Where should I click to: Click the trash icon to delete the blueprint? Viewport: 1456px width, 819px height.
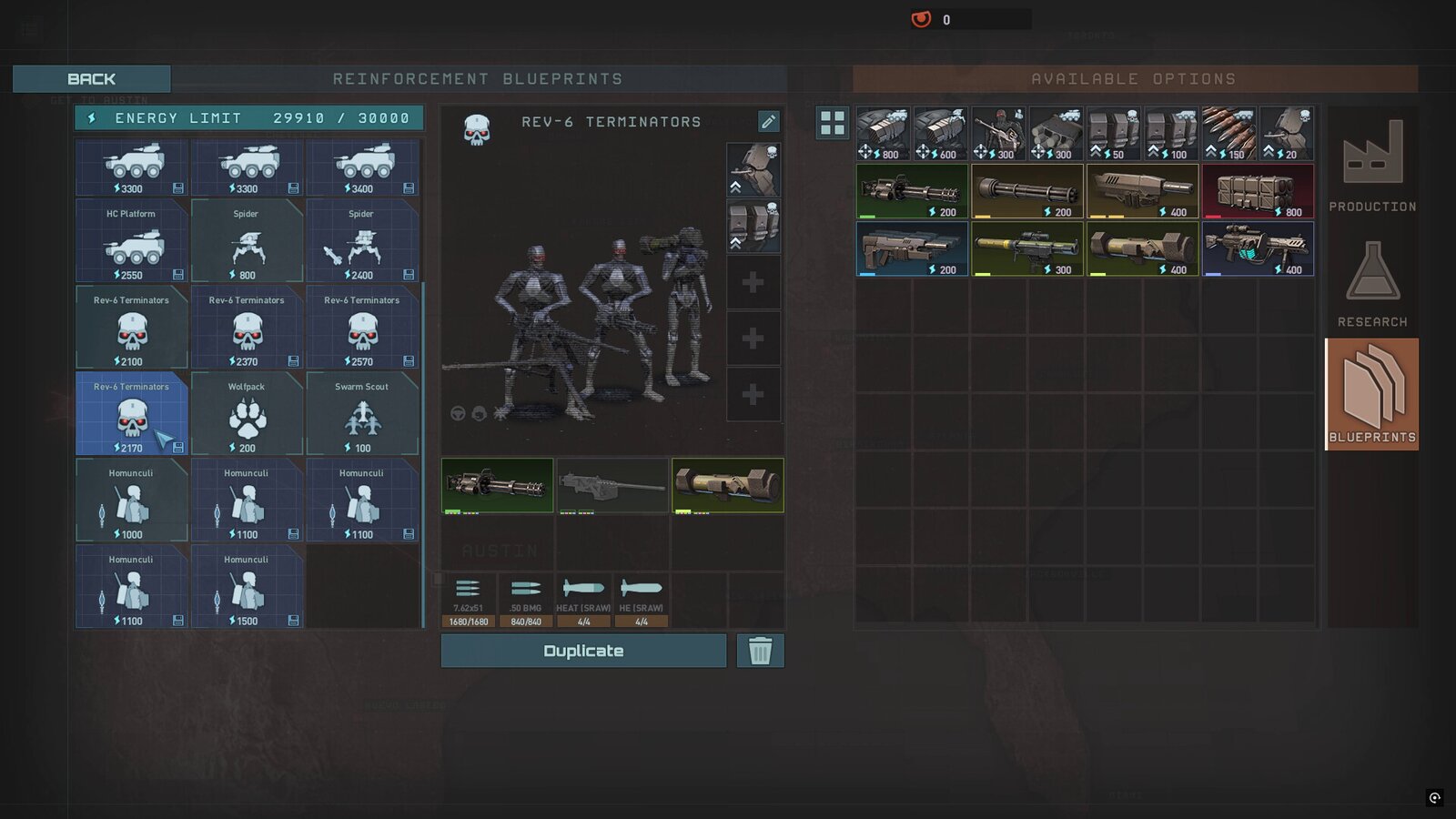coord(760,651)
